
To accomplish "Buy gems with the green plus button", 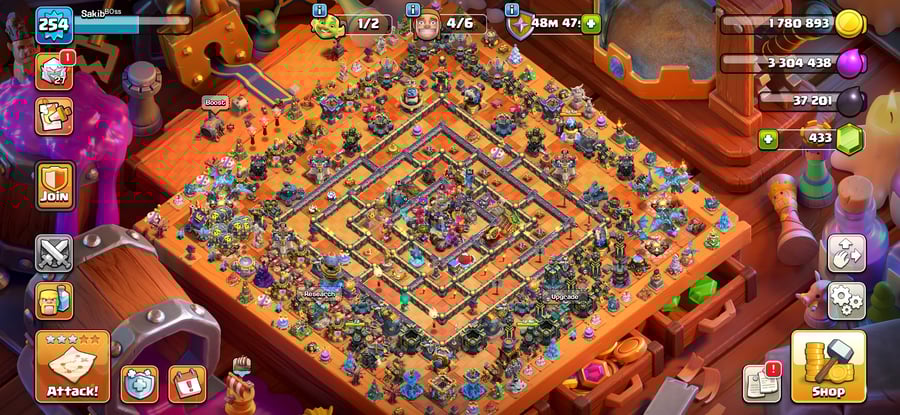I will (x=768, y=138).
